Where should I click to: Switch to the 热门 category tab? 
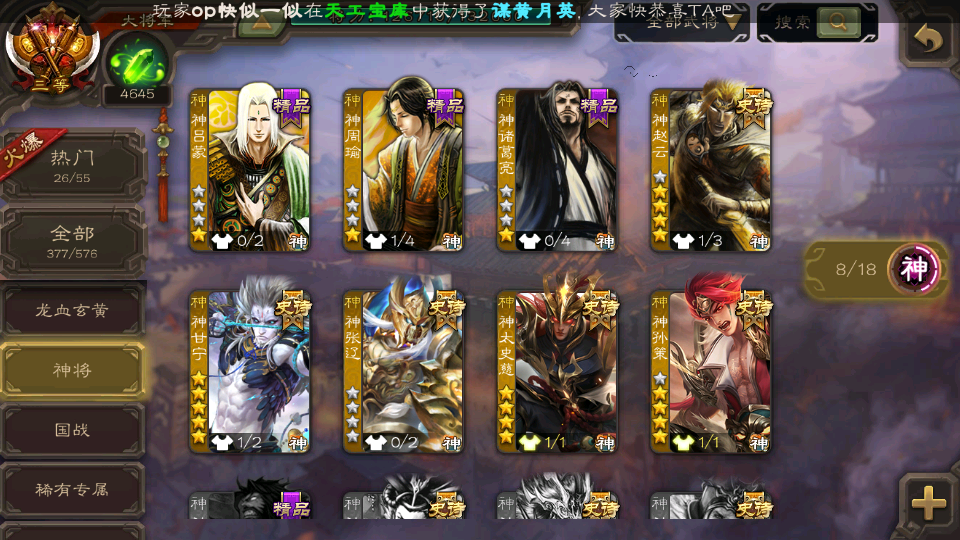coord(72,165)
